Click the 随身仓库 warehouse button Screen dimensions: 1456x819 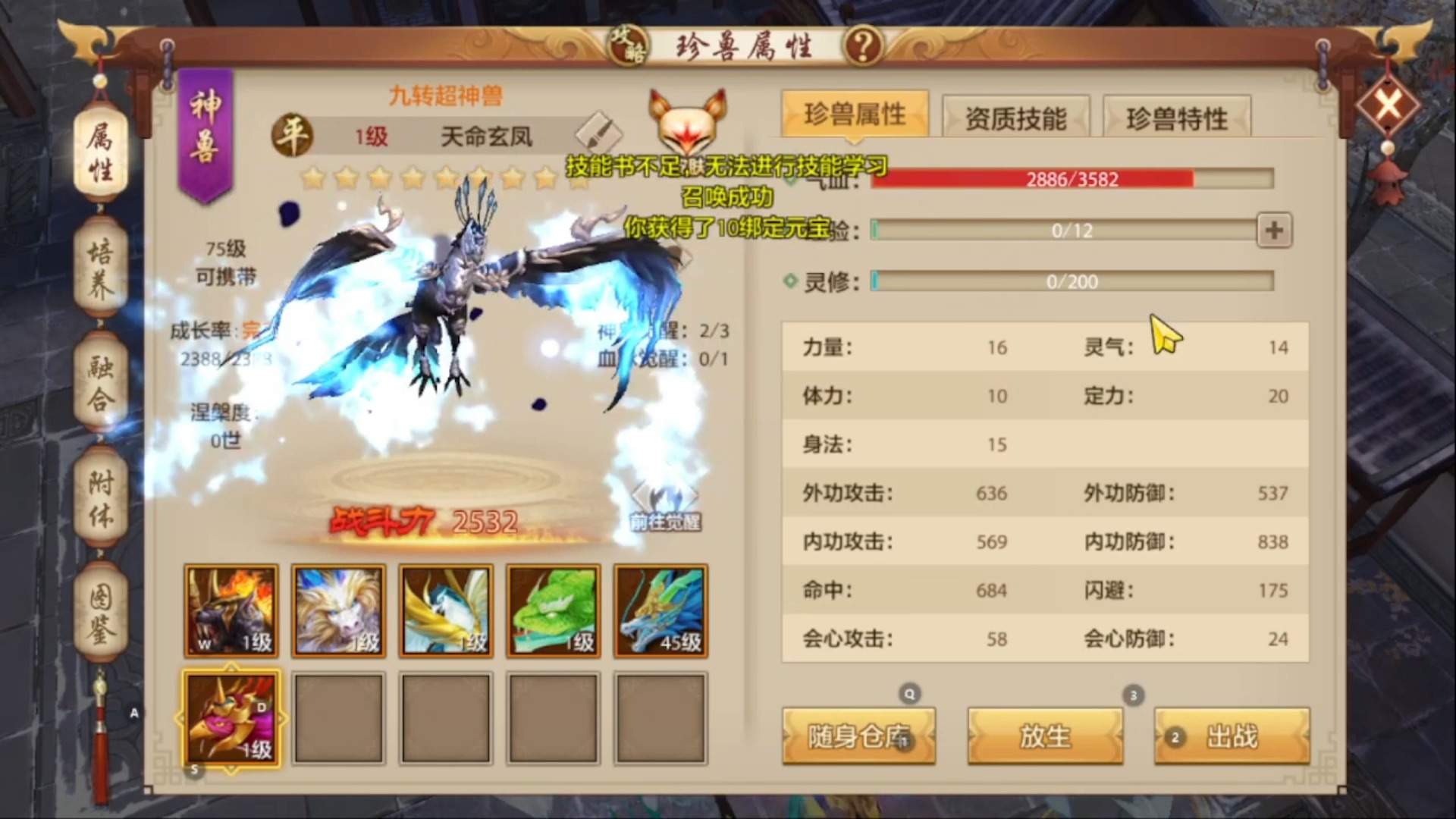[858, 736]
